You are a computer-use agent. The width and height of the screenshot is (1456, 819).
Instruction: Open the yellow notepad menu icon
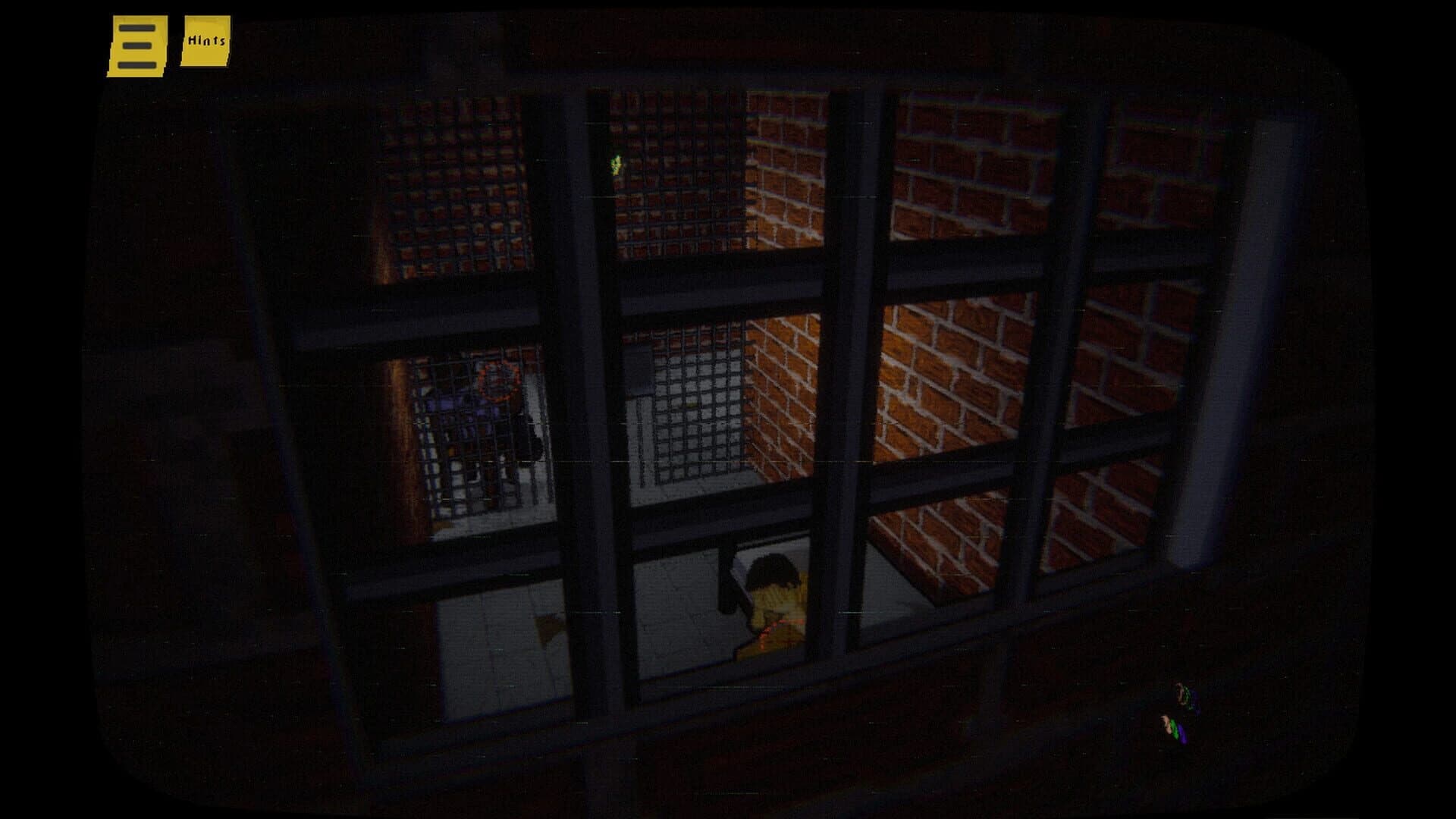click(x=135, y=44)
